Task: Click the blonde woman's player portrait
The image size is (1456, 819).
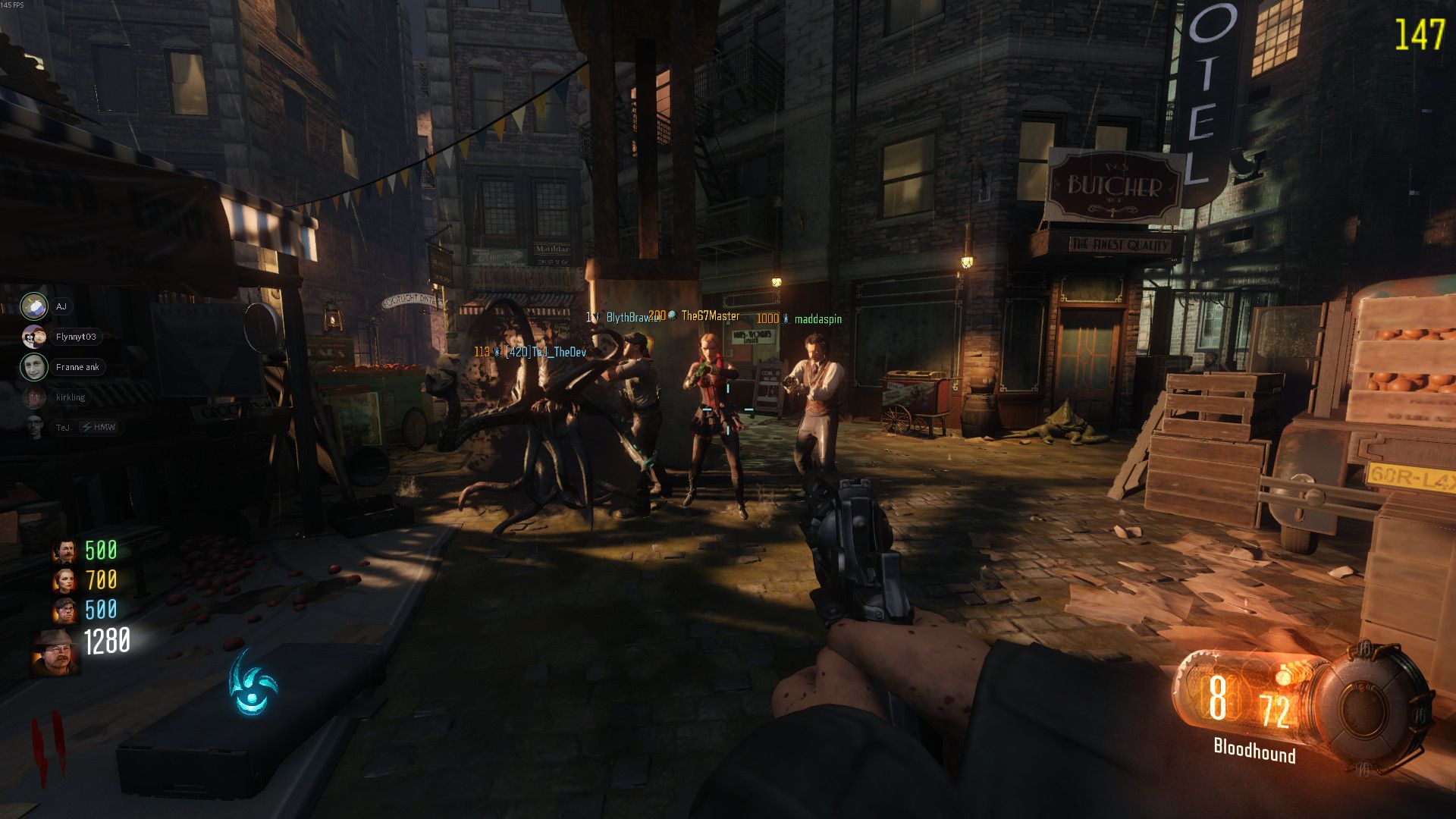Action: tap(65, 581)
